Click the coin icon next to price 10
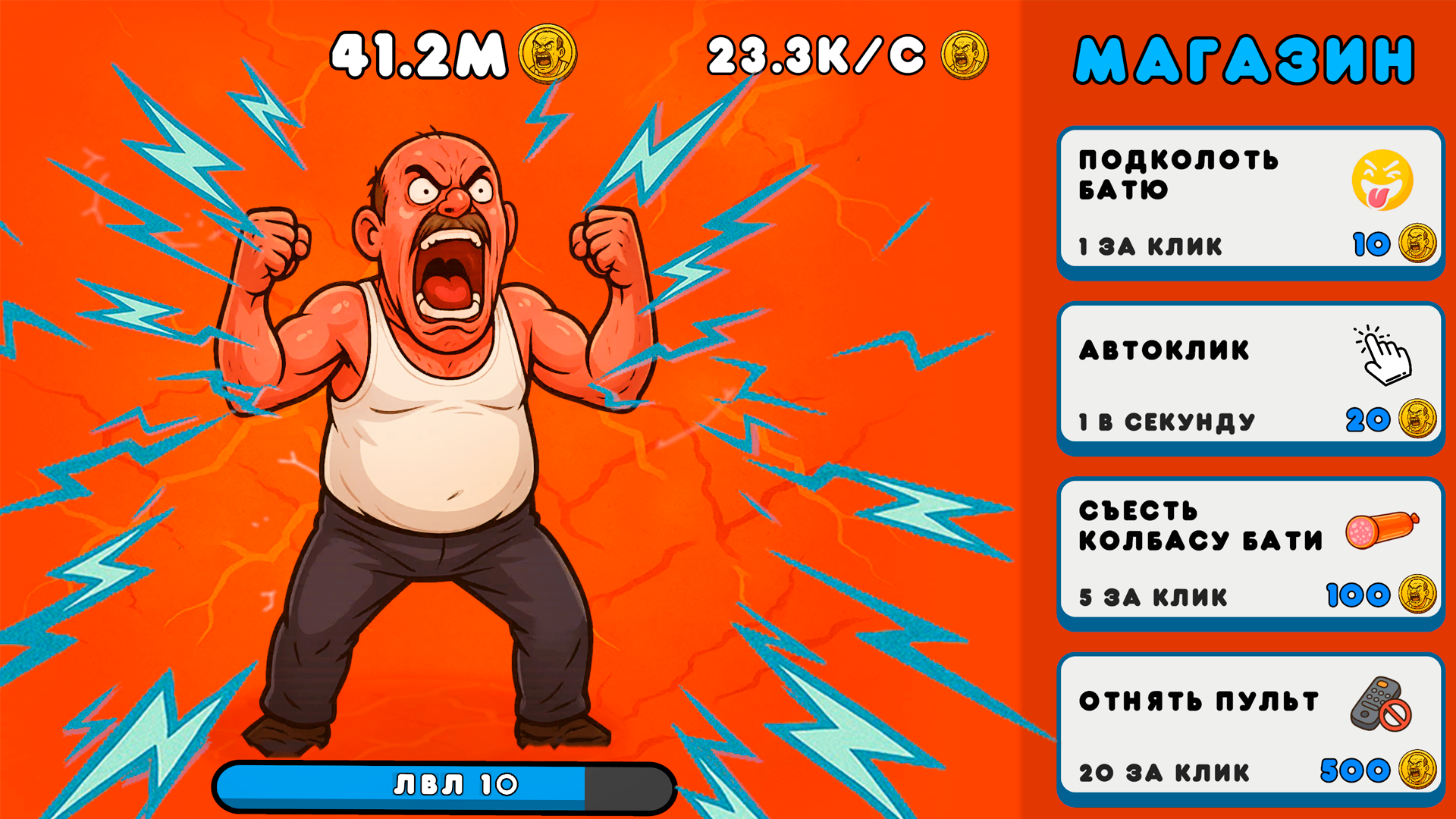 pos(1421,243)
